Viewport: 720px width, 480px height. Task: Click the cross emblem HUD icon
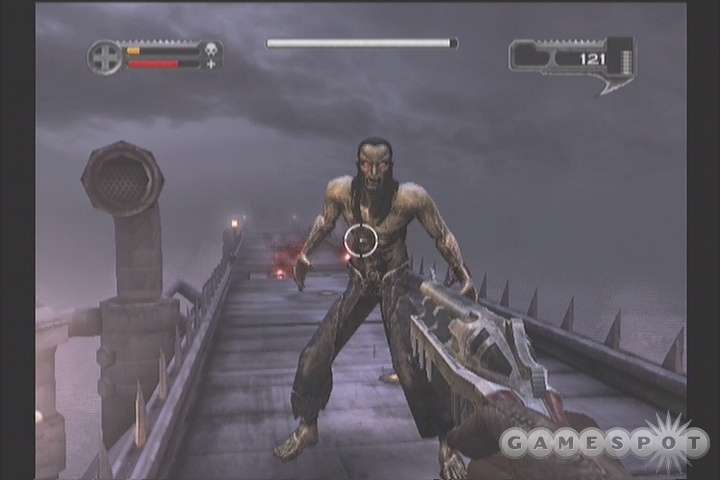(104, 56)
